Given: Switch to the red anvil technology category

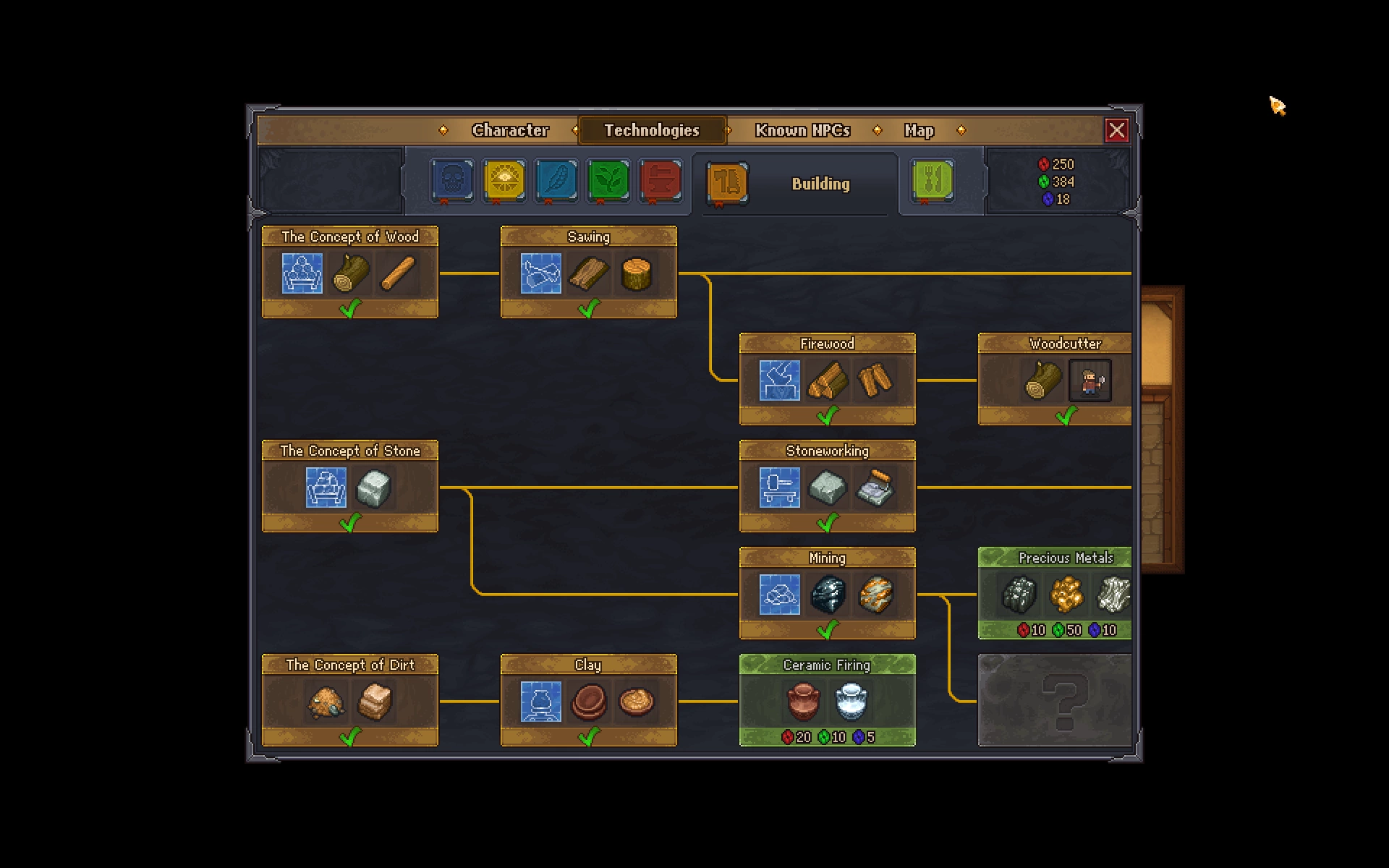Looking at the screenshot, I should pyautogui.click(x=660, y=180).
